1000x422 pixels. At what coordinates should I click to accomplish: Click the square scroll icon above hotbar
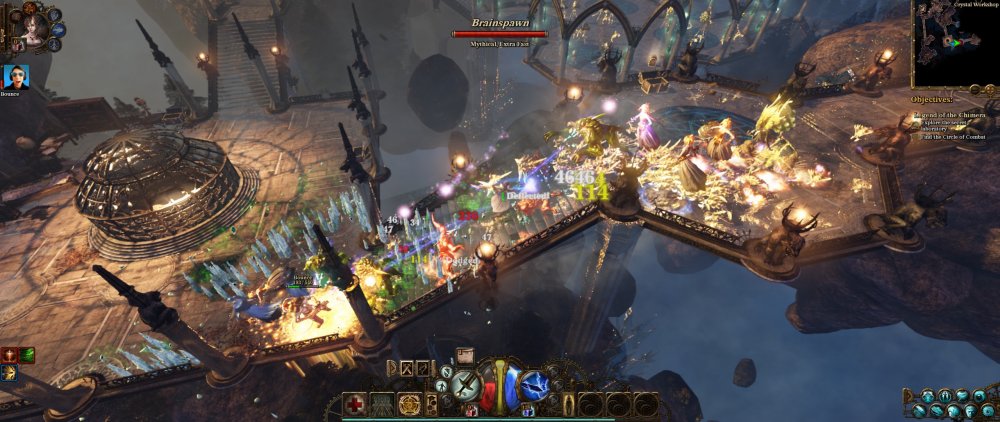click(465, 353)
